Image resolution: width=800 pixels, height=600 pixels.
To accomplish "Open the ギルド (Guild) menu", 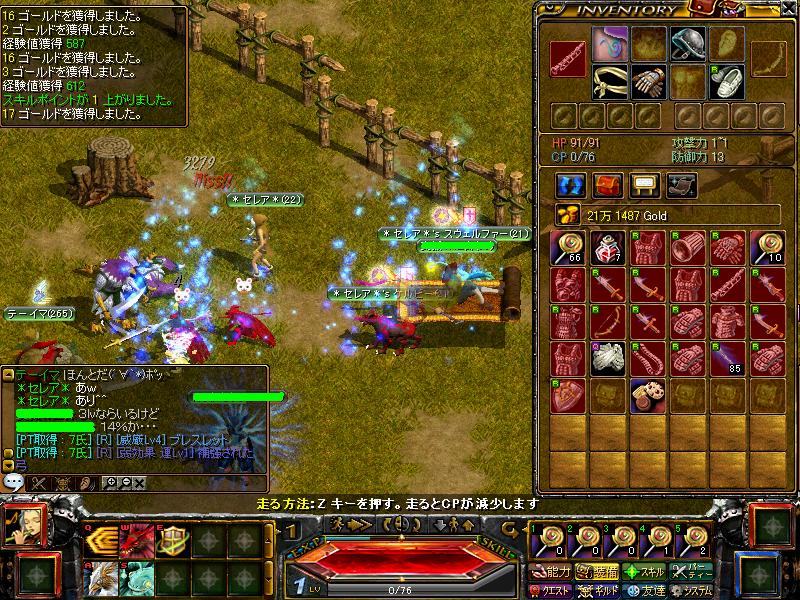I will point(598,591).
